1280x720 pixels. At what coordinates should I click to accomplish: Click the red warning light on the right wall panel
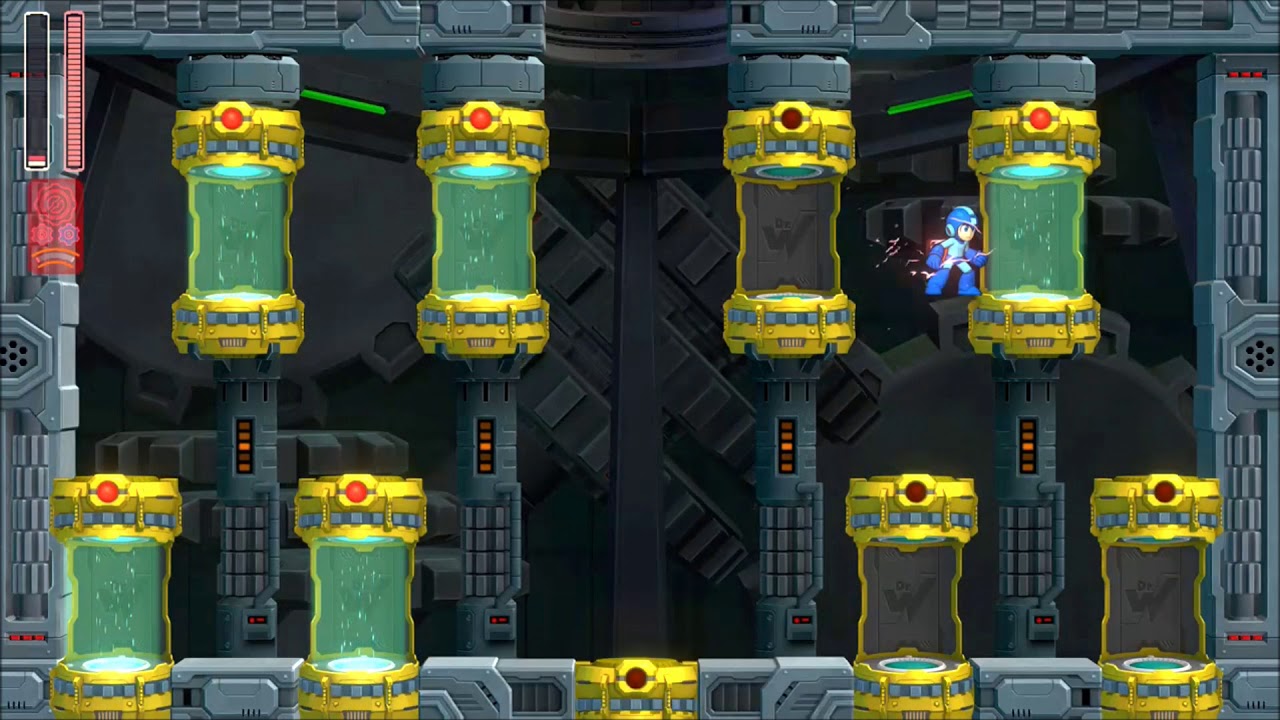click(1247, 73)
